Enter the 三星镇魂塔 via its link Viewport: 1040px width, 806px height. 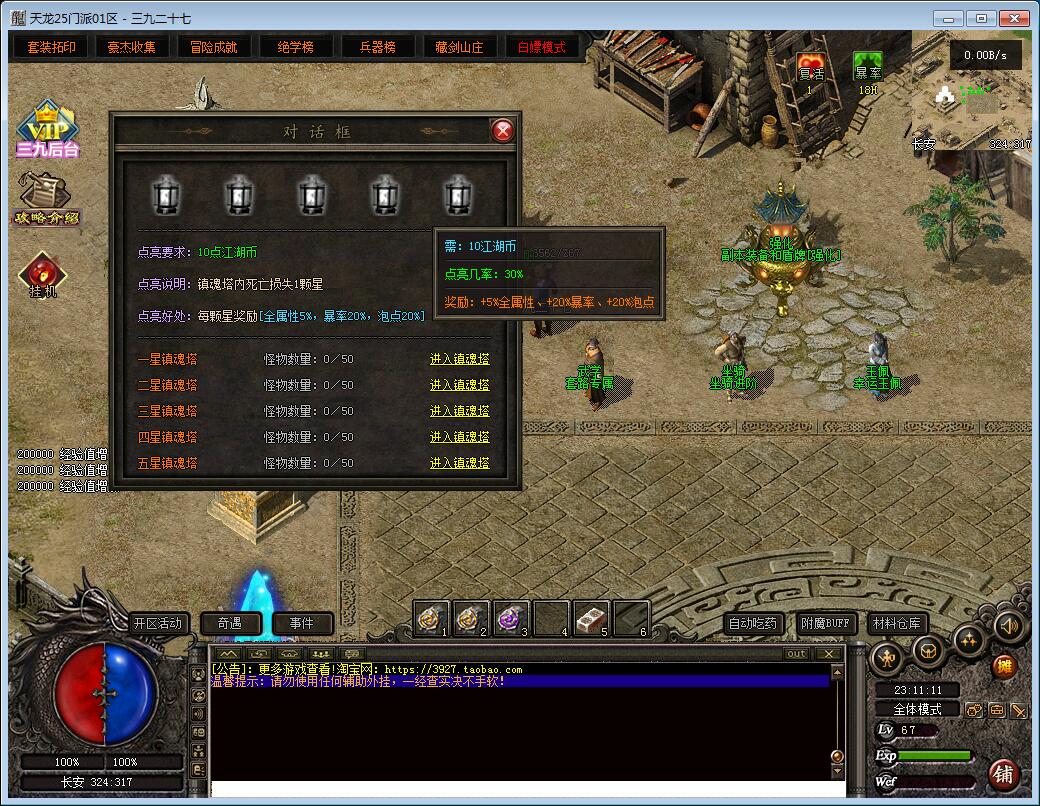[460, 411]
